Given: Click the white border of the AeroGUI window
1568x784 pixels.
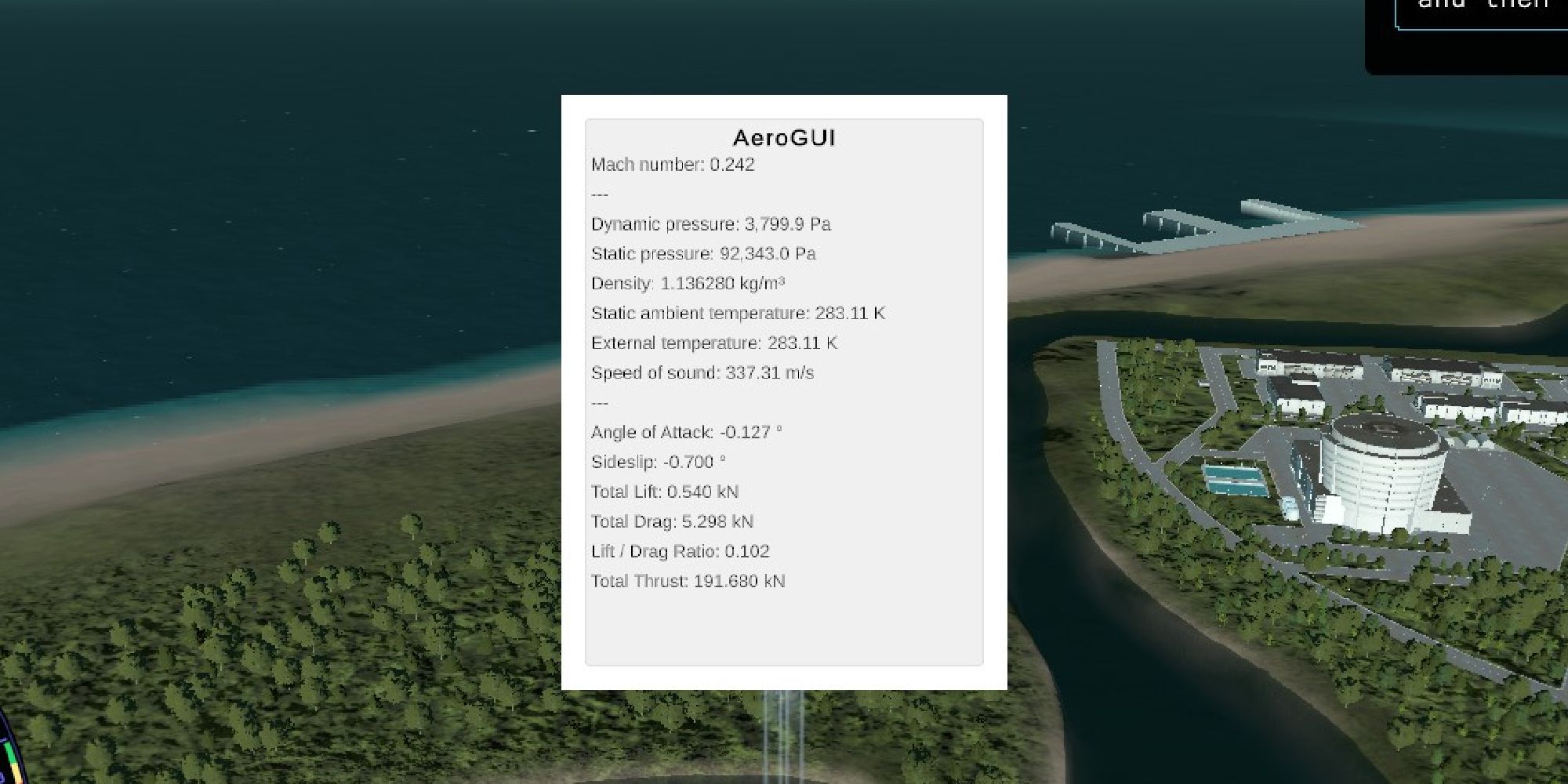Looking at the screenshot, I should coord(572,392).
